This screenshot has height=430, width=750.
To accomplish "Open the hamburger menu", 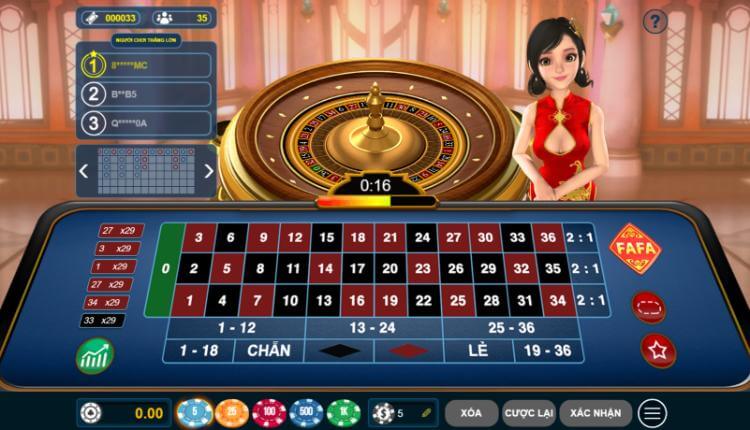I will coord(653,412).
